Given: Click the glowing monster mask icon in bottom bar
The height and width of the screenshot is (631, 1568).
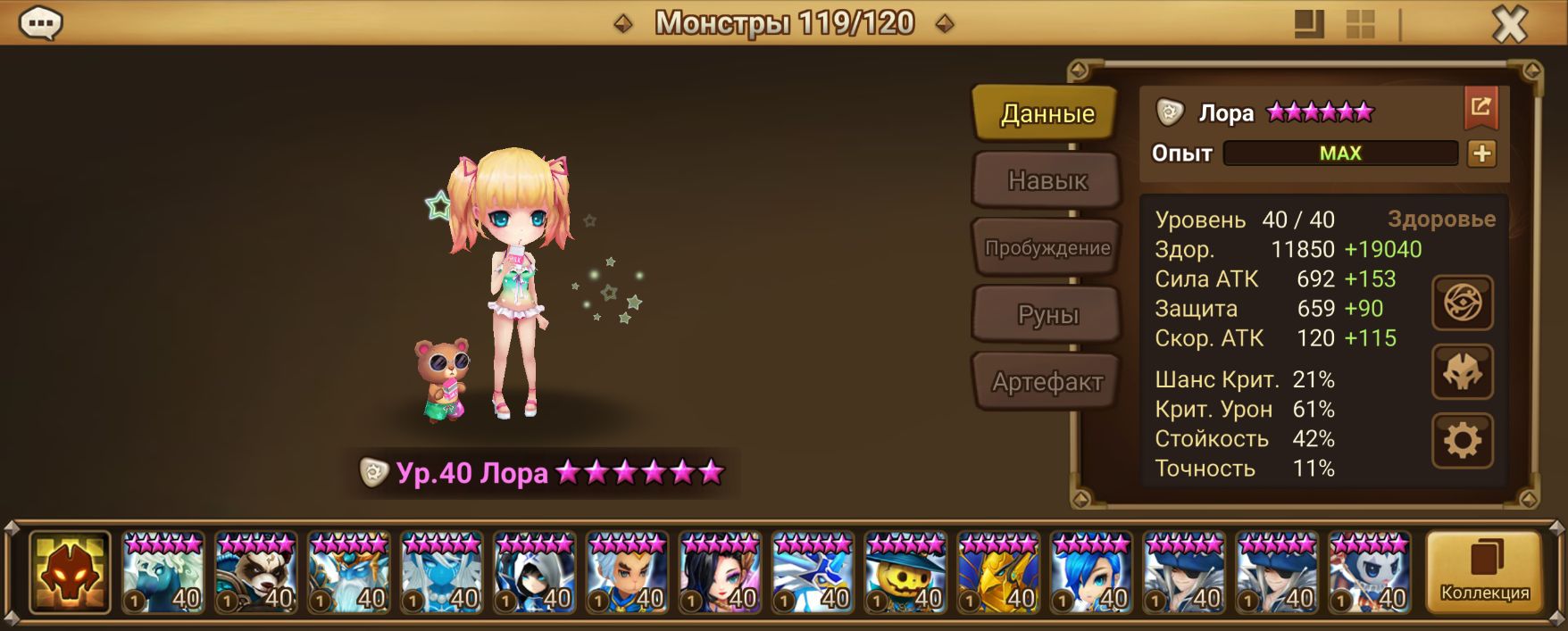Looking at the screenshot, I should 70,572.
